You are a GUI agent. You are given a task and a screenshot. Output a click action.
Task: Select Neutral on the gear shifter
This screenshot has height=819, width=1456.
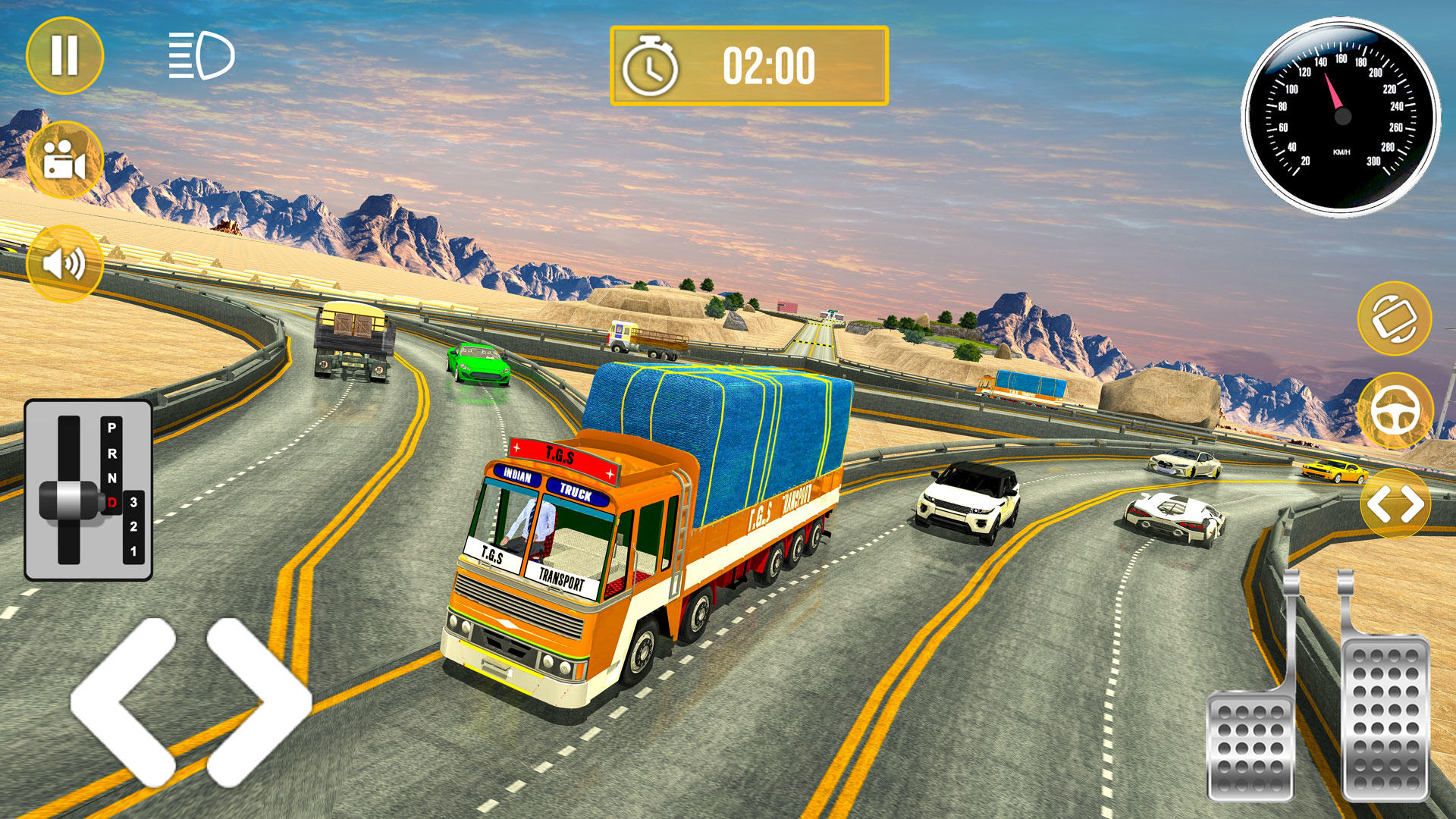coord(113,478)
